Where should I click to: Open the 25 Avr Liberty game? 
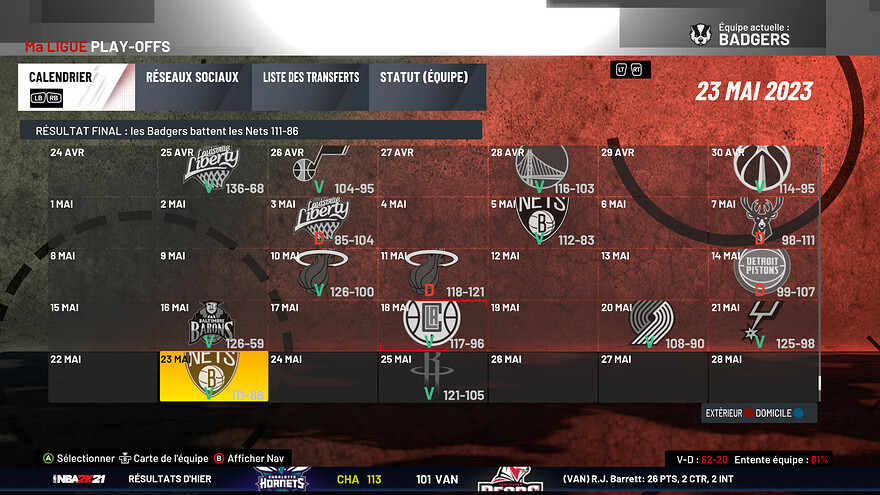[213, 169]
